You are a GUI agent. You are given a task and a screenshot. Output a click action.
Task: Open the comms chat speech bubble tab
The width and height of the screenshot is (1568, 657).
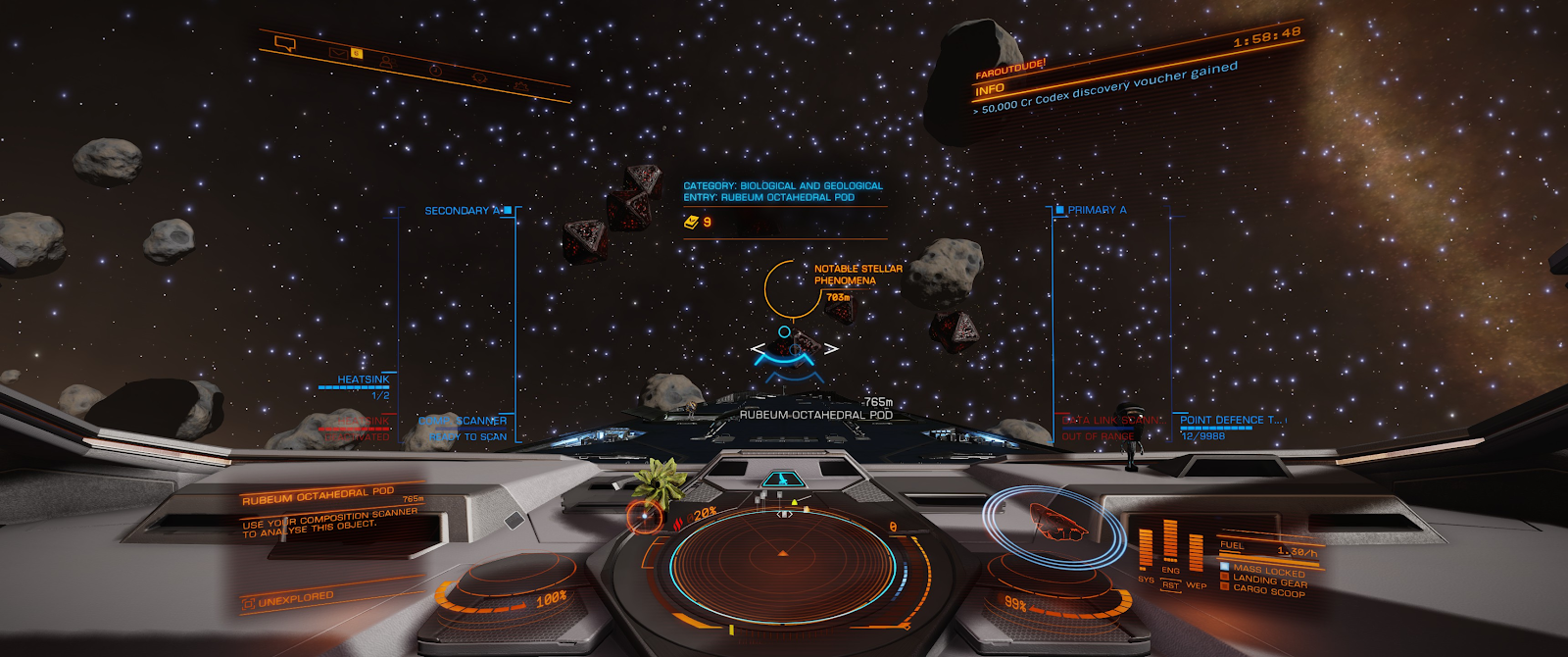[x=285, y=43]
